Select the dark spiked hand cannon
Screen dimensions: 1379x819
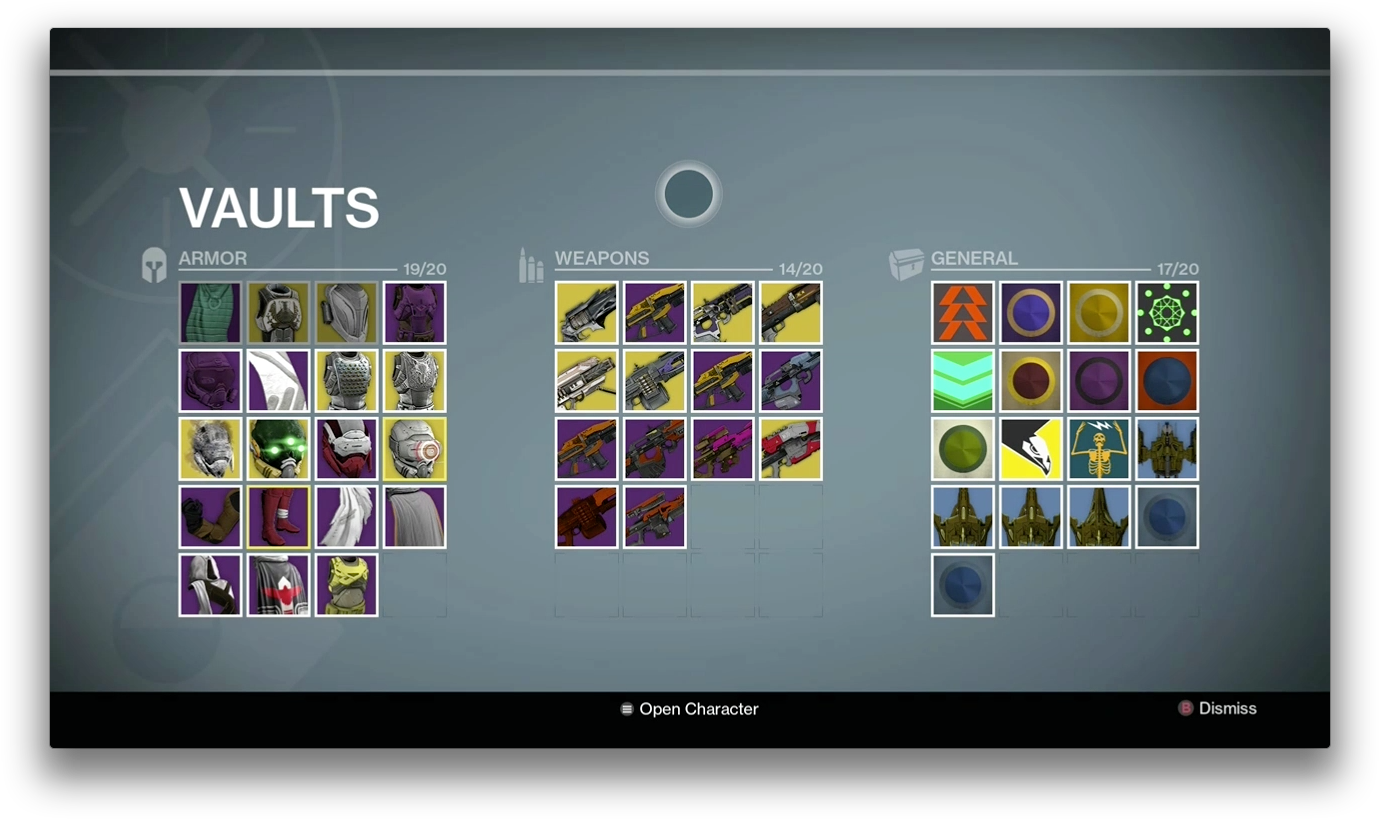[x=586, y=313]
